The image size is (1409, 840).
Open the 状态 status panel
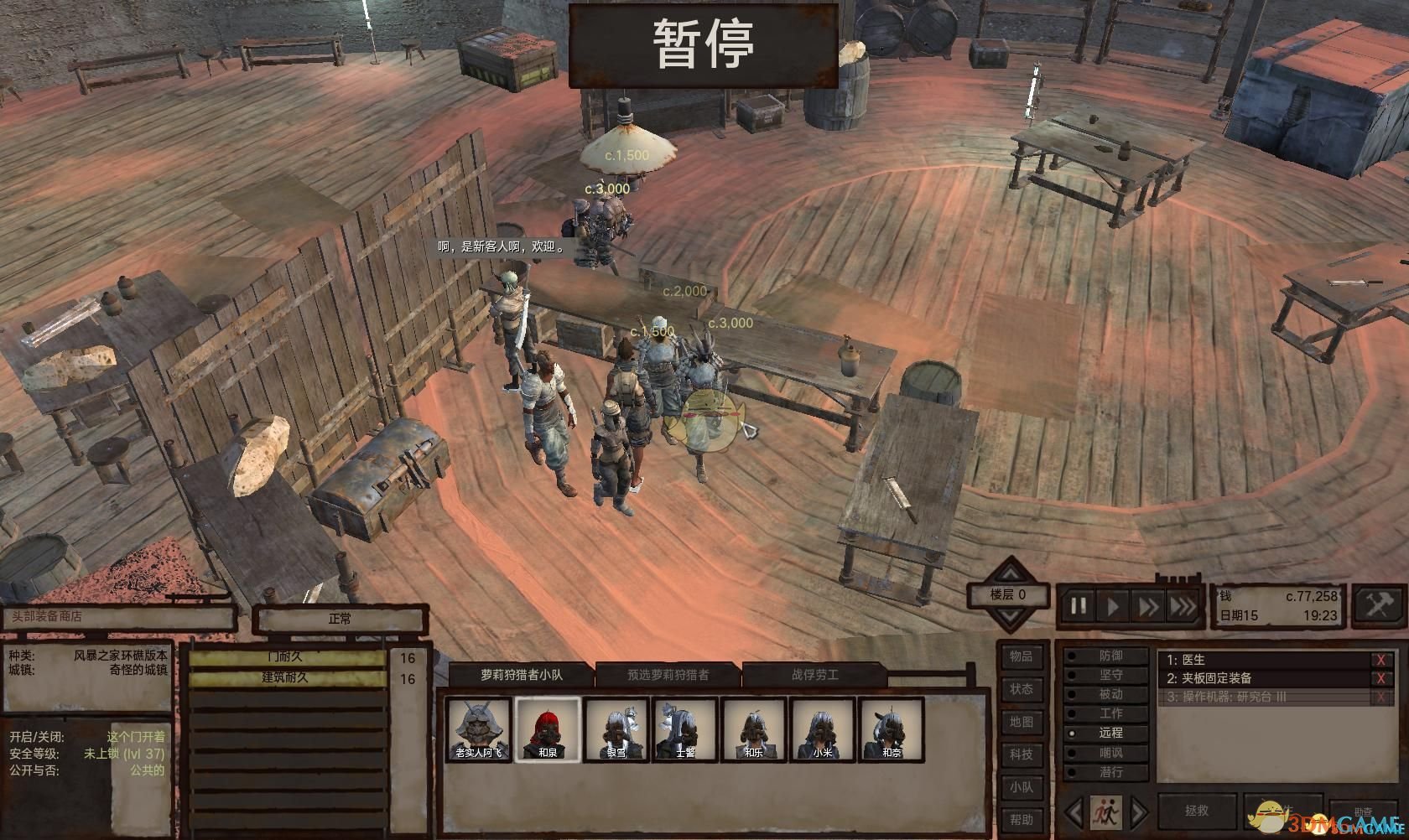[1022, 689]
